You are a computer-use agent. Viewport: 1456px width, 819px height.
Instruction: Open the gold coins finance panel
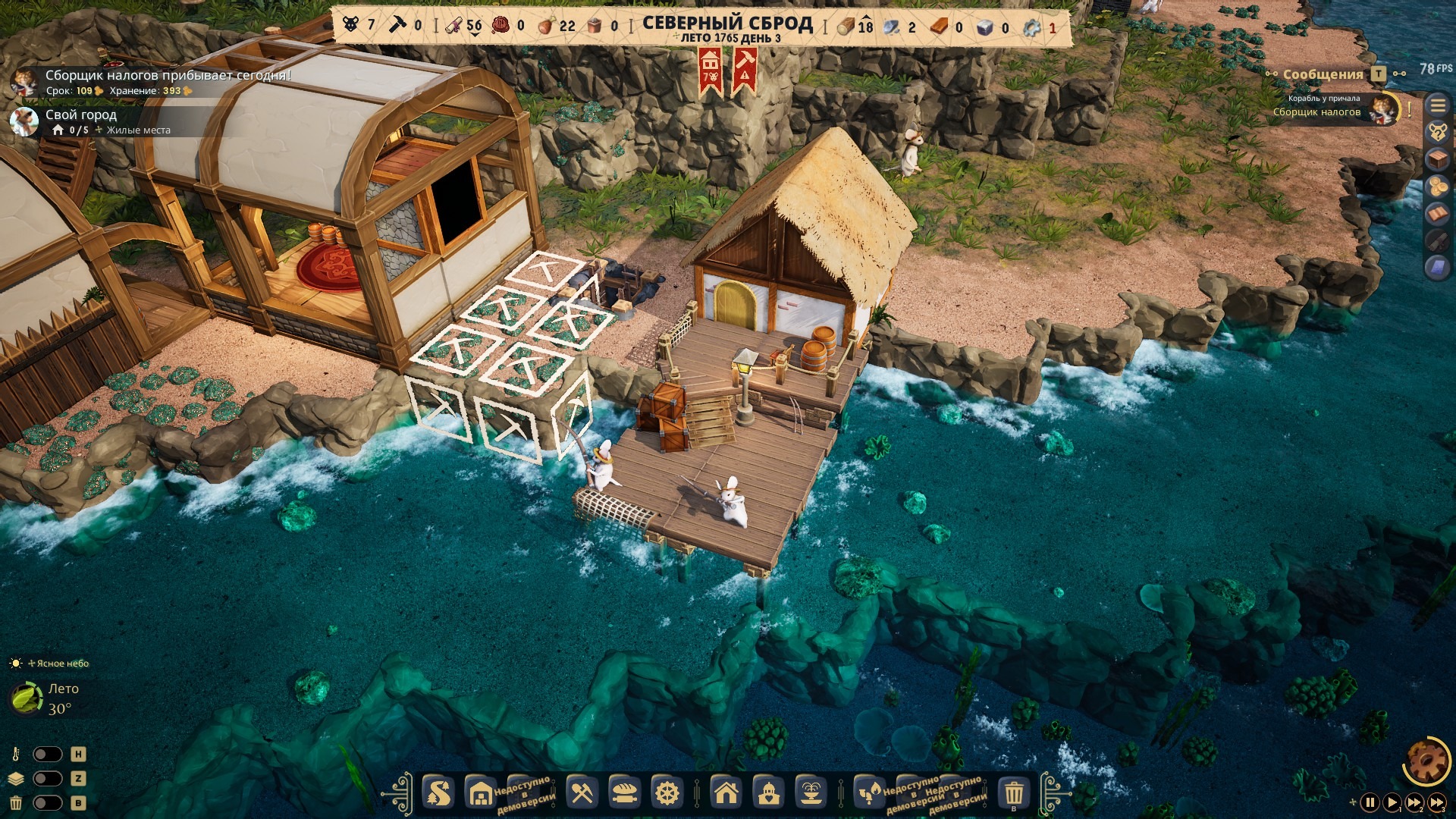click(1438, 187)
